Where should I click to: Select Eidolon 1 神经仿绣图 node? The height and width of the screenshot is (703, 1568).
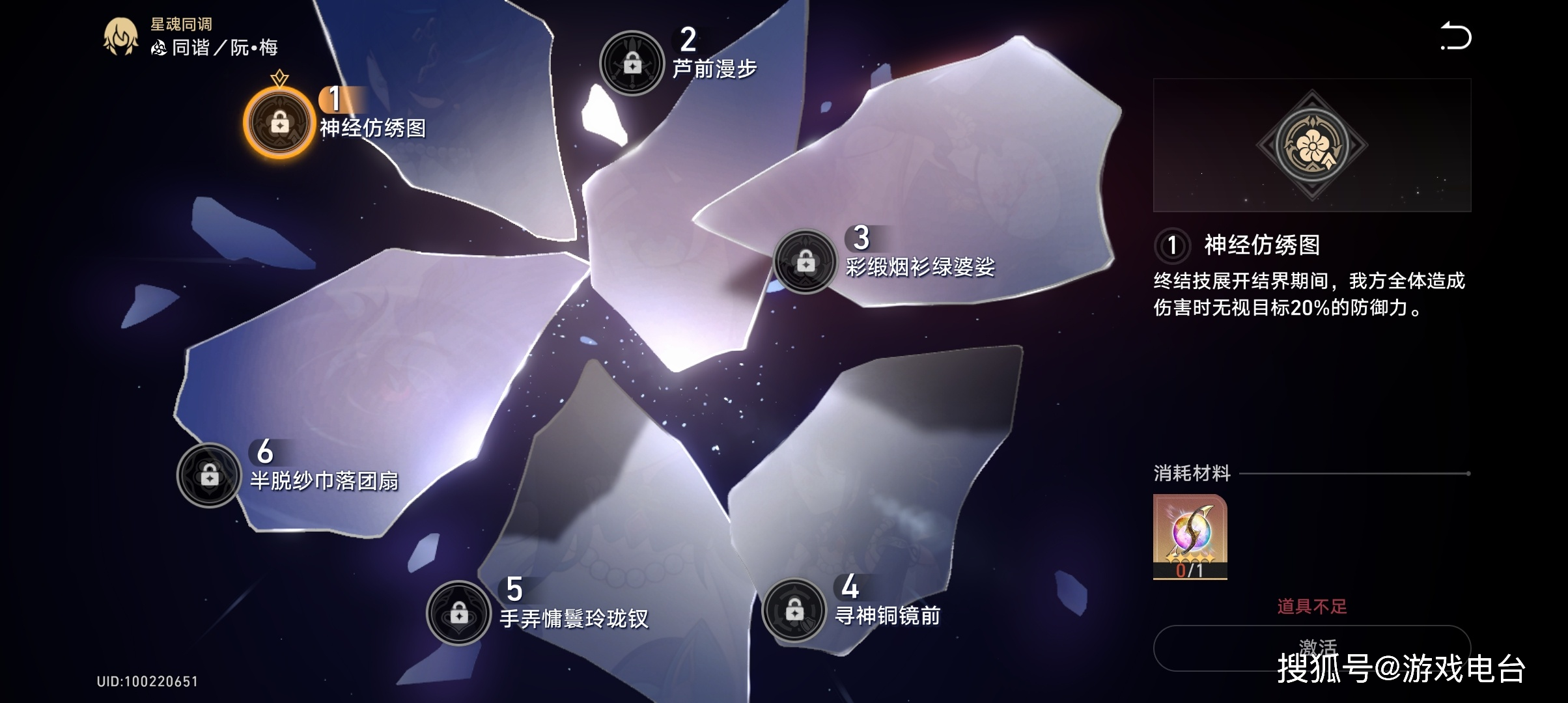279,123
